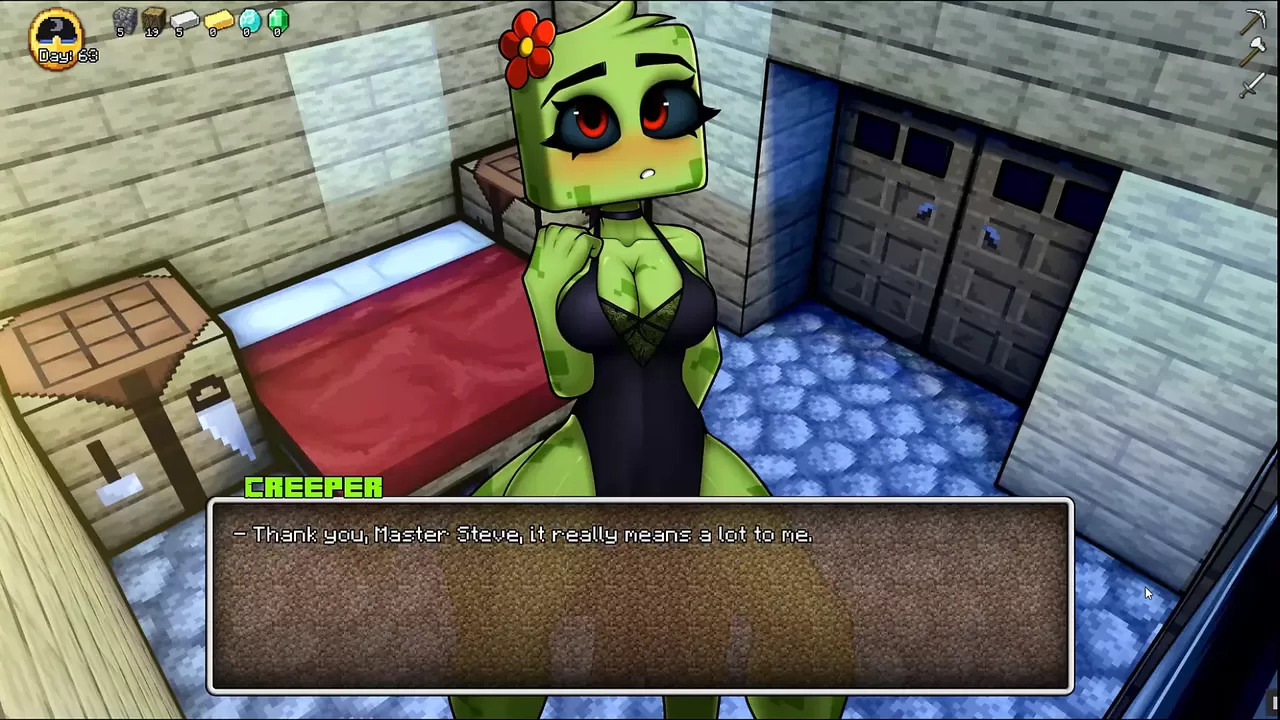Image resolution: width=1280 pixels, height=720 pixels.
Task: Click the dialogue box to continue
Action: pos(640,596)
